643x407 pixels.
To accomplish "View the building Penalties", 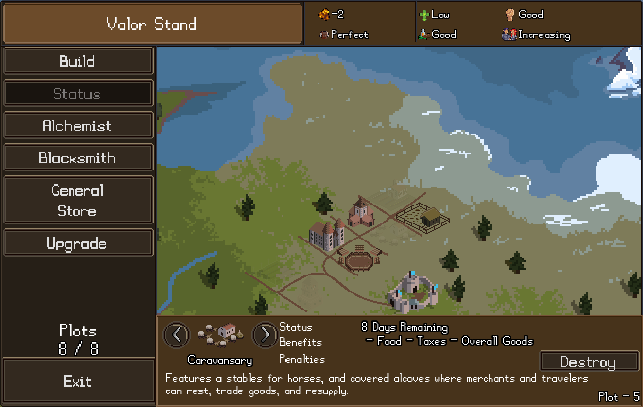I will [x=302, y=358].
